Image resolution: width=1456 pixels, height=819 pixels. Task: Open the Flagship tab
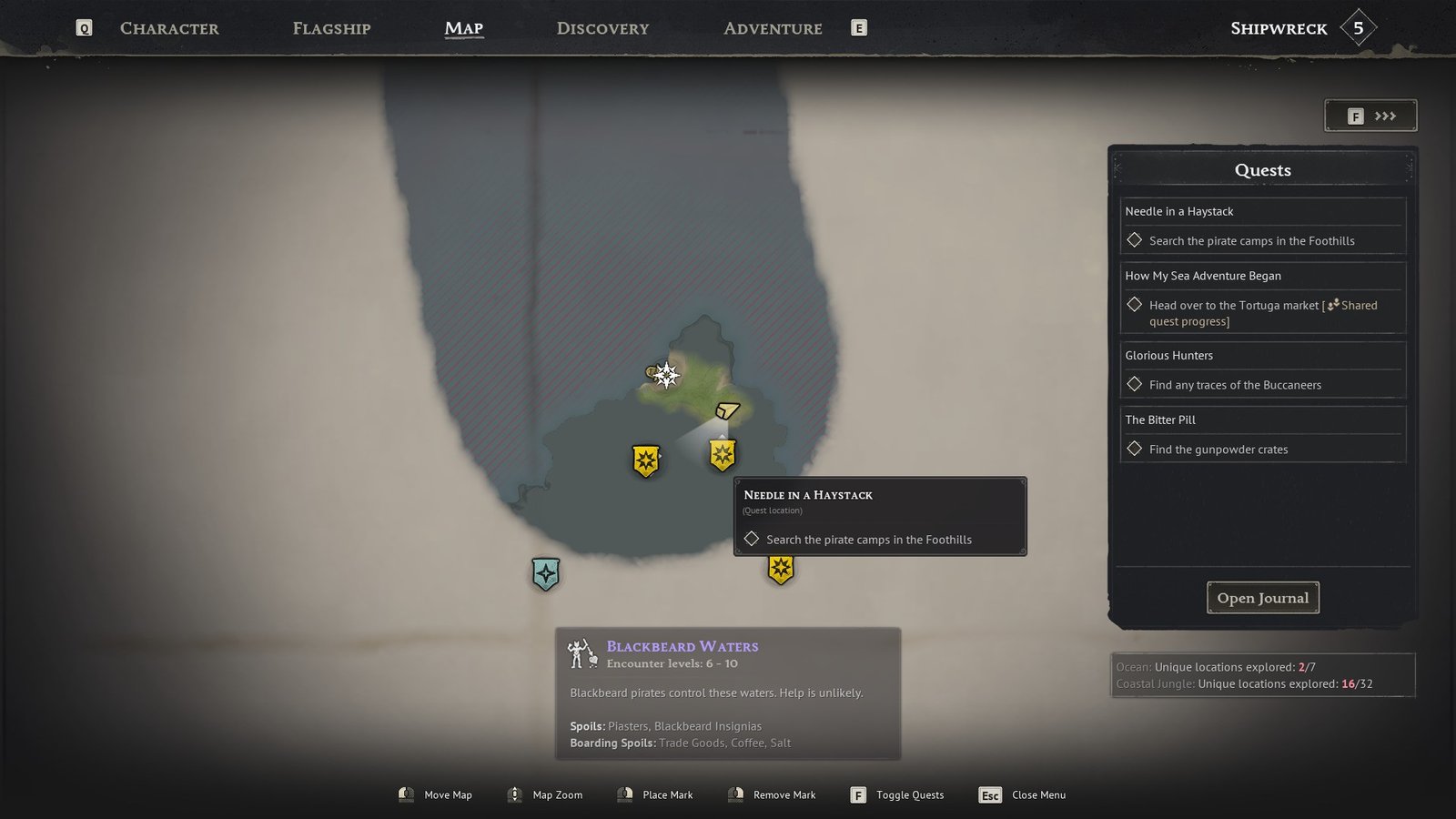[x=331, y=28]
